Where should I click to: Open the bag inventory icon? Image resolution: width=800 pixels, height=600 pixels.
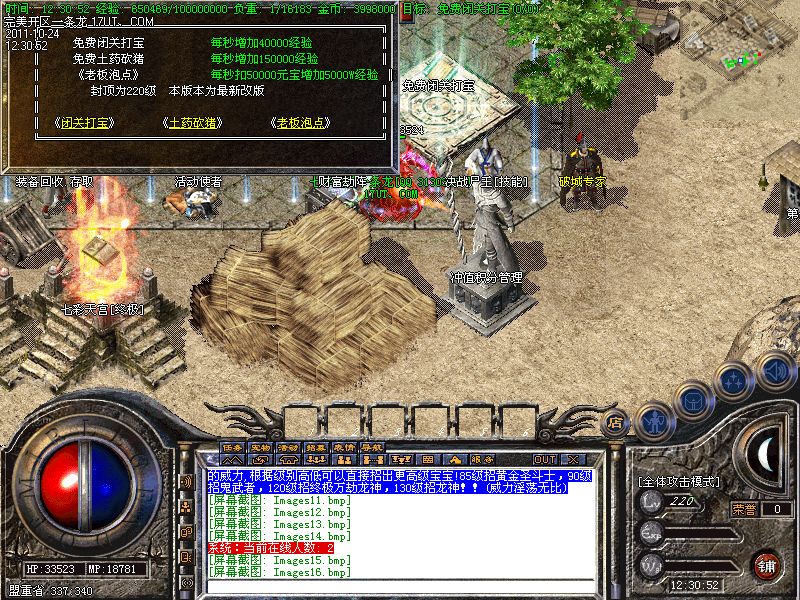(x=691, y=400)
